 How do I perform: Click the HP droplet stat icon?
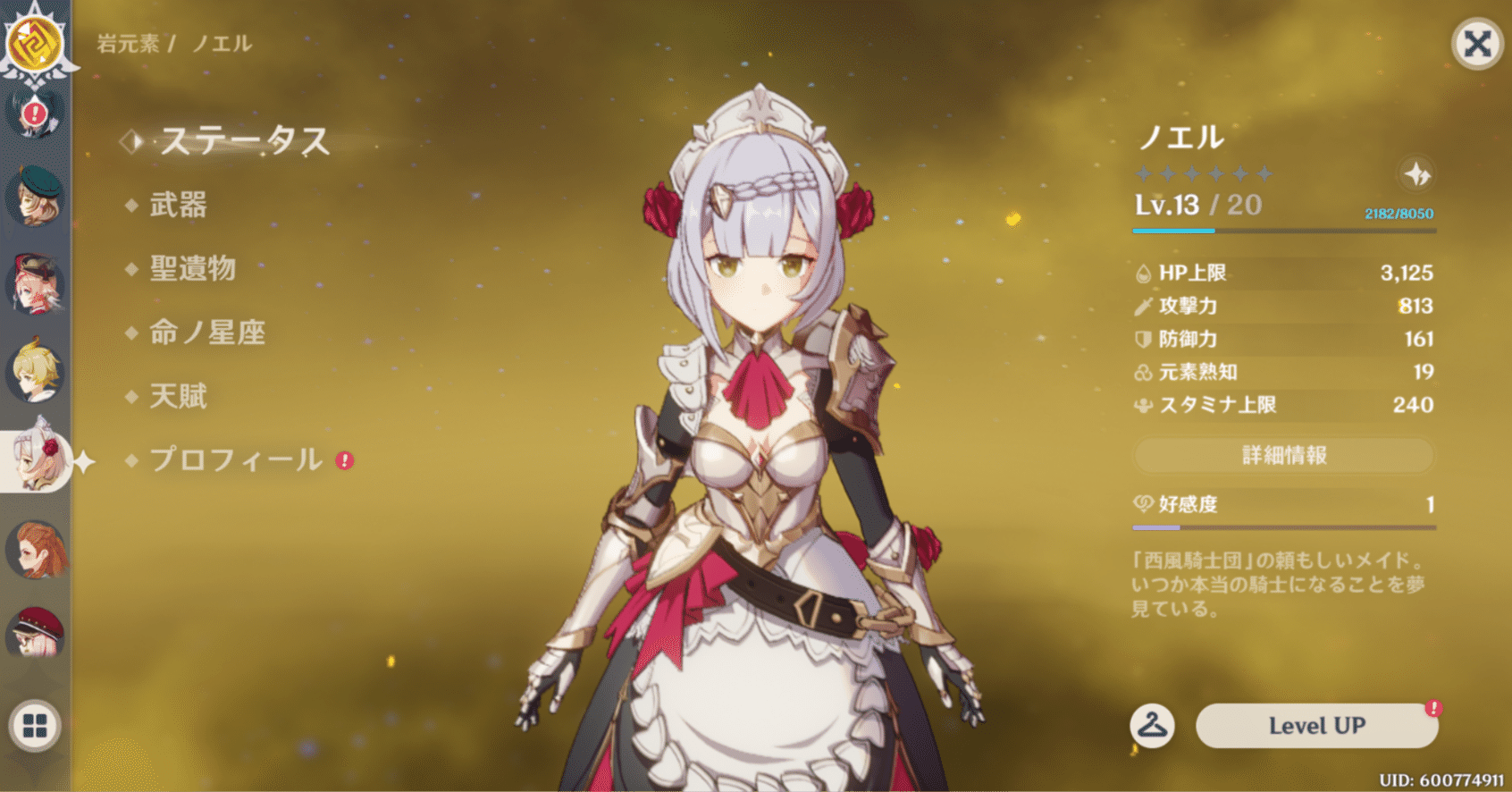[1146, 273]
